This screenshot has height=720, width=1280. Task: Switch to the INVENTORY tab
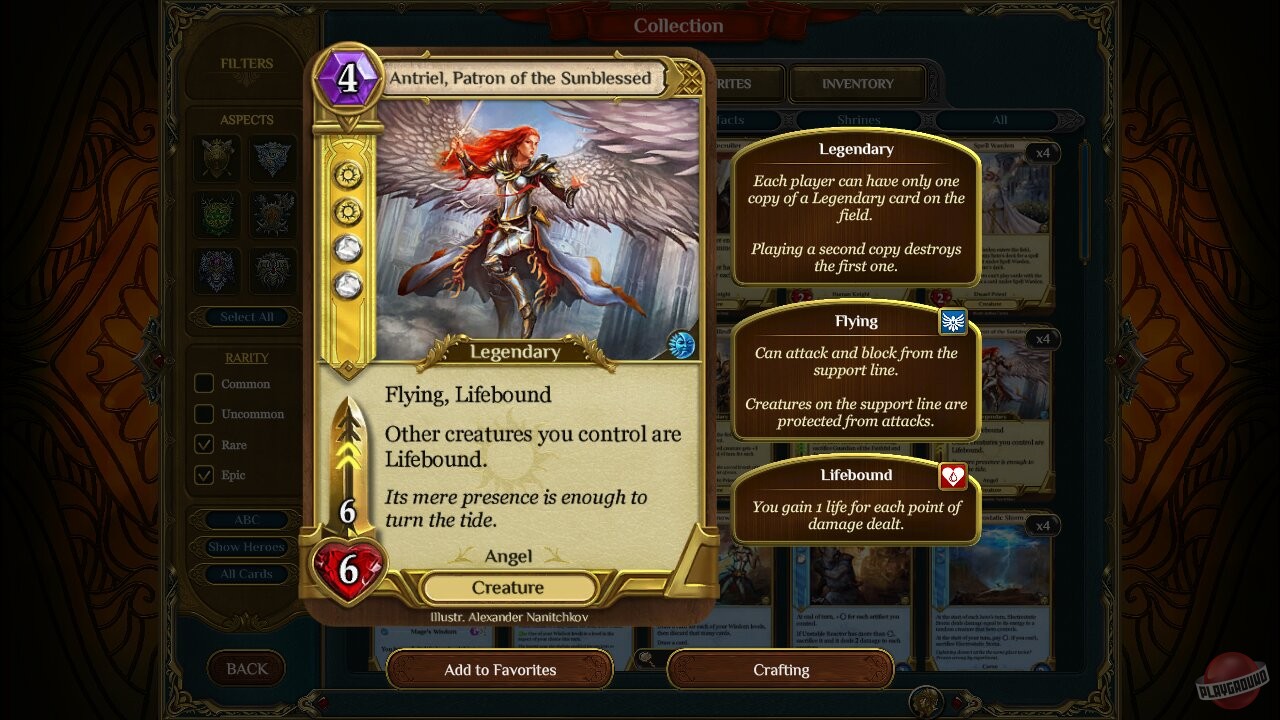[855, 83]
